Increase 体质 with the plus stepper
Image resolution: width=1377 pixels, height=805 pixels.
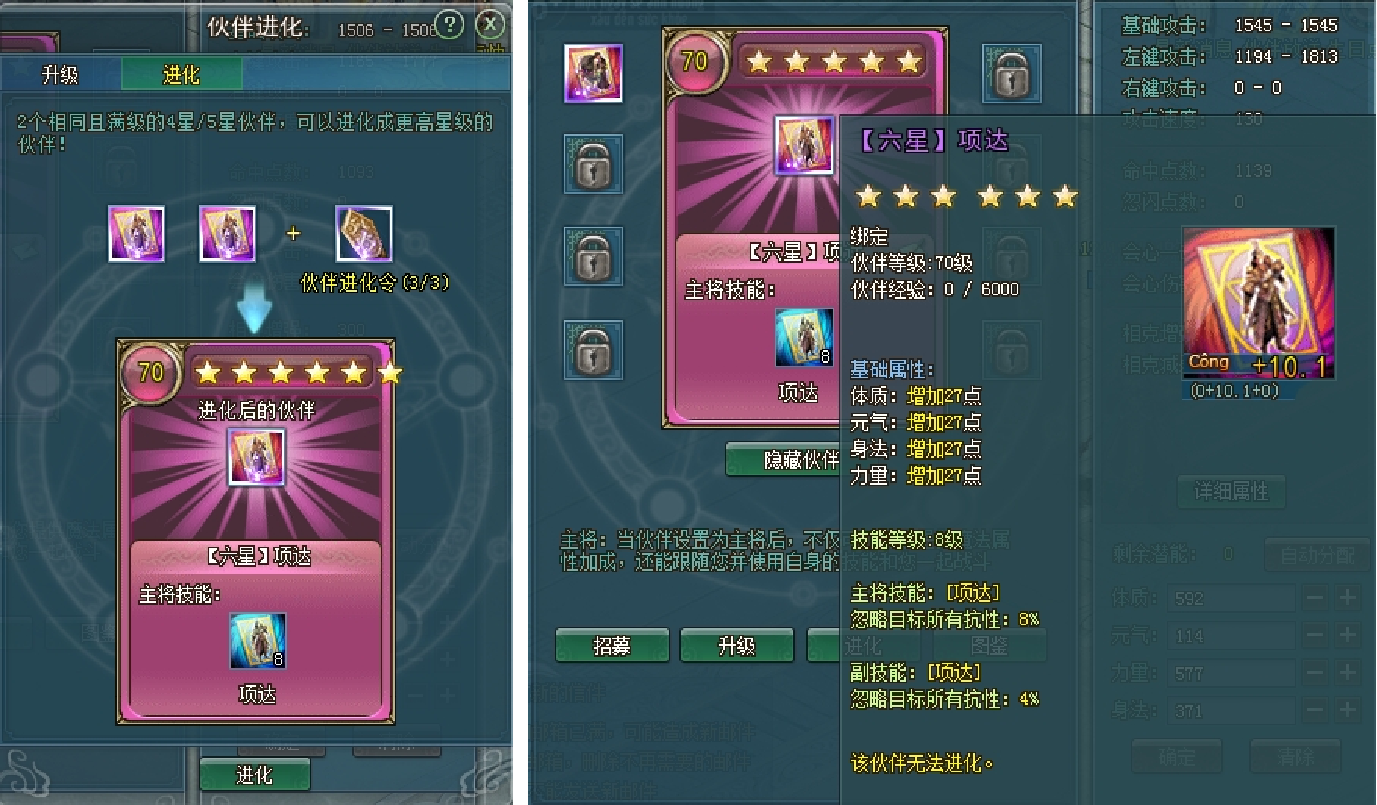click(x=1348, y=598)
